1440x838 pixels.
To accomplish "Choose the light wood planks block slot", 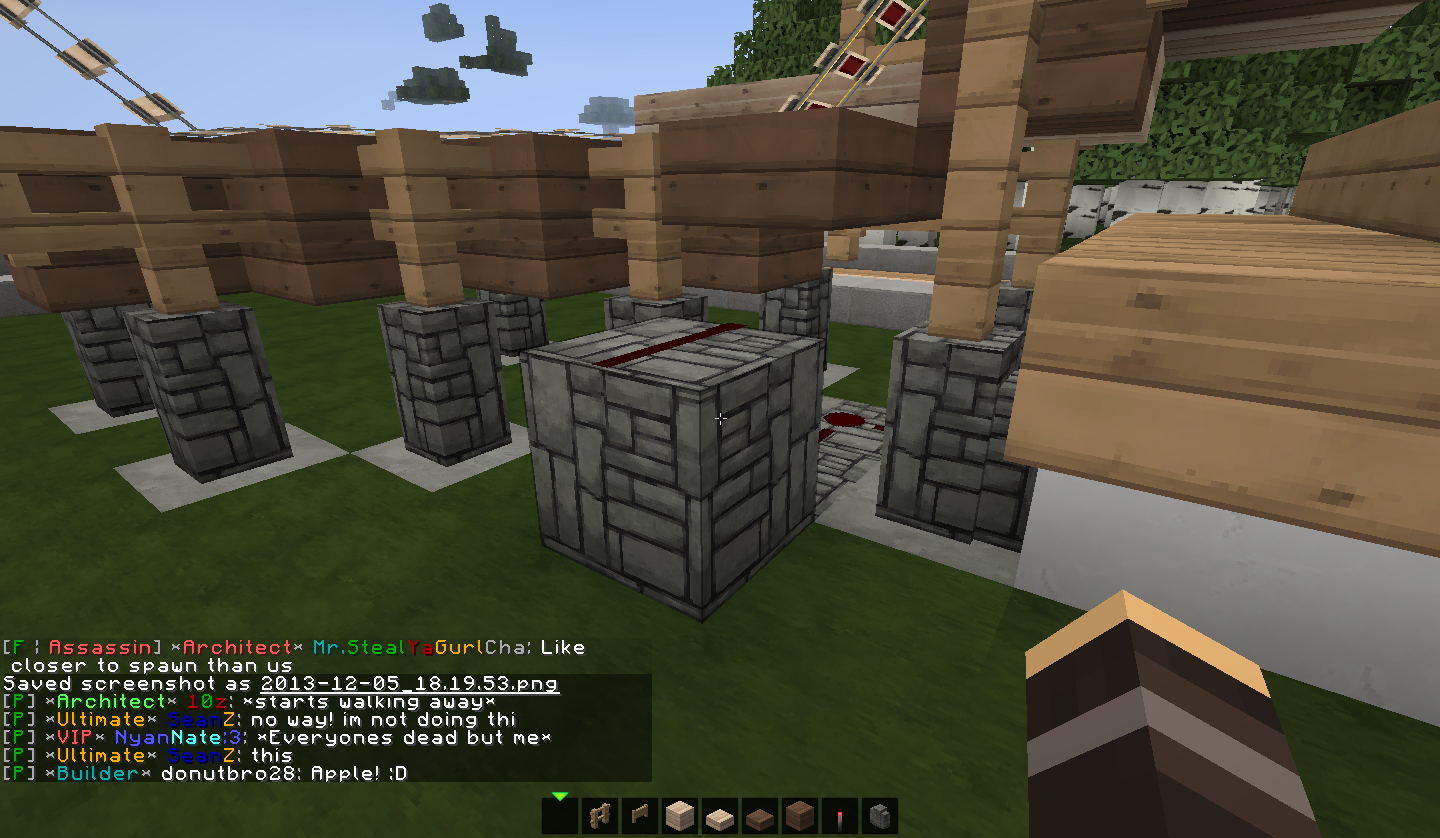I will click(x=680, y=816).
